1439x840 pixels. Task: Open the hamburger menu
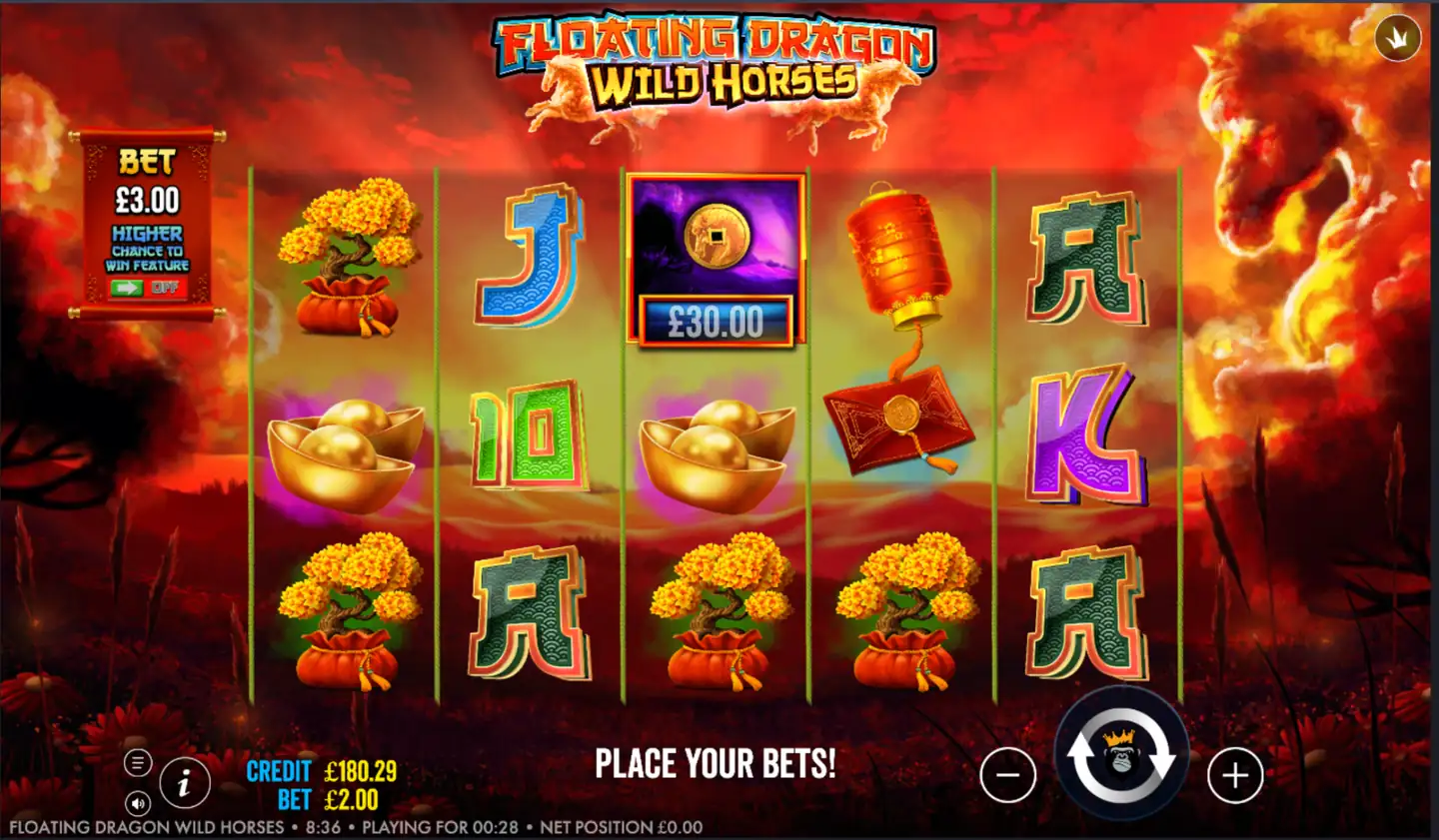(138, 762)
